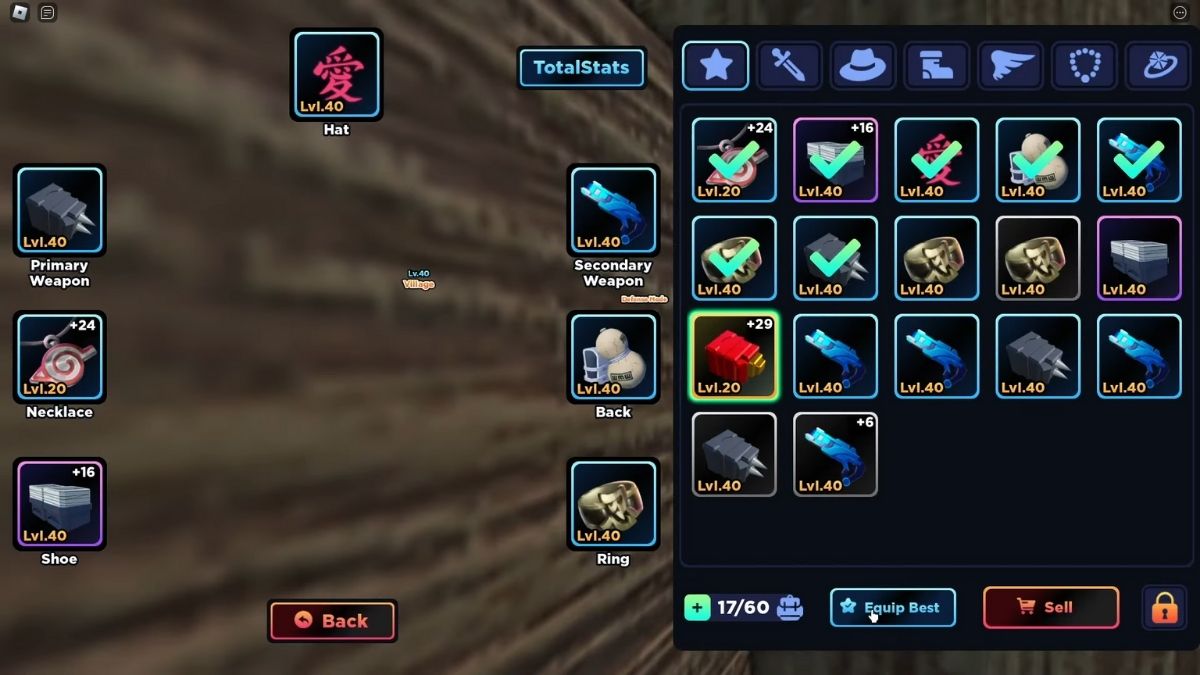Click the equipped Necklace slot
Image resolution: width=1200 pixels, height=675 pixels.
coord(59,357)
